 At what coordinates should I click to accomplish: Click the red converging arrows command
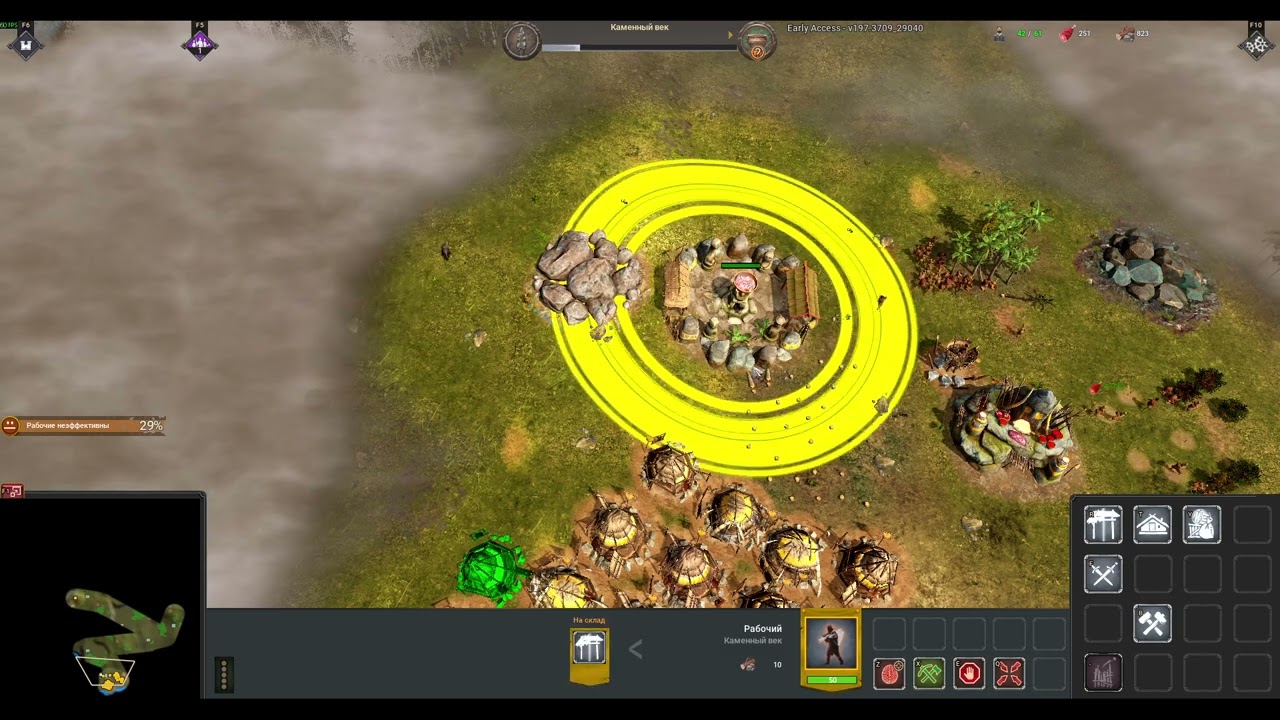click(1009, 674)
